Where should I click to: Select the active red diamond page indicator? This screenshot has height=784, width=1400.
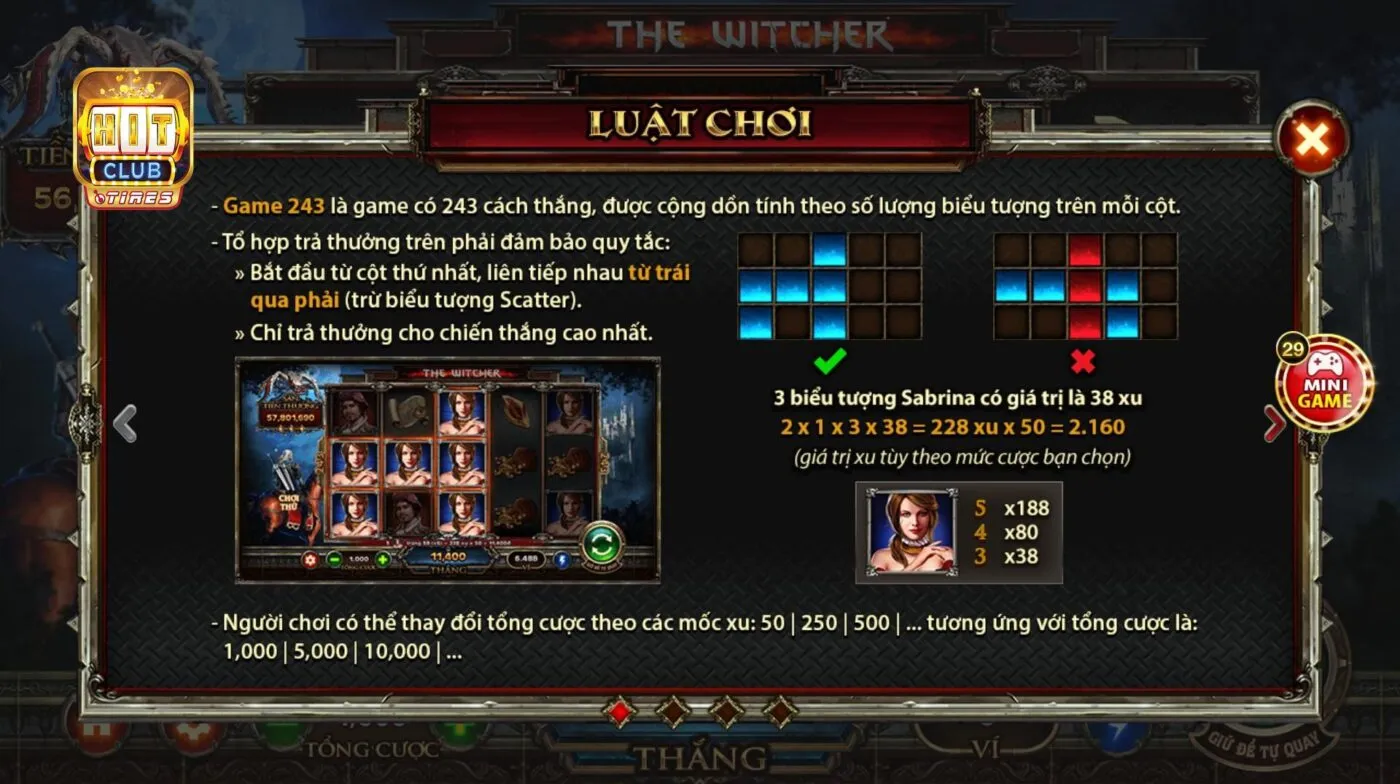621,714
